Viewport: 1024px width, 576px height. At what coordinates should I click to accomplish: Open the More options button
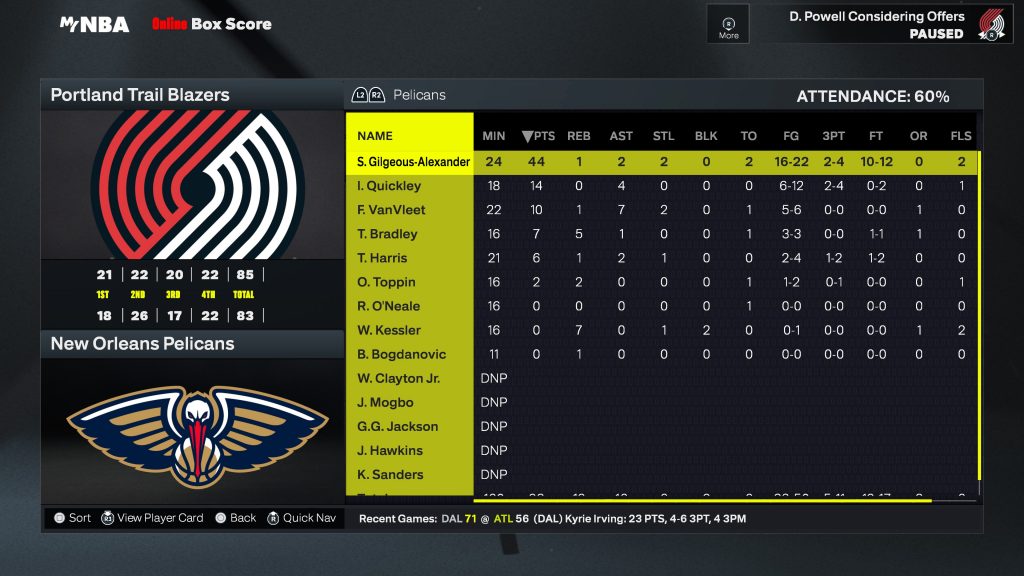coord(728,25)
